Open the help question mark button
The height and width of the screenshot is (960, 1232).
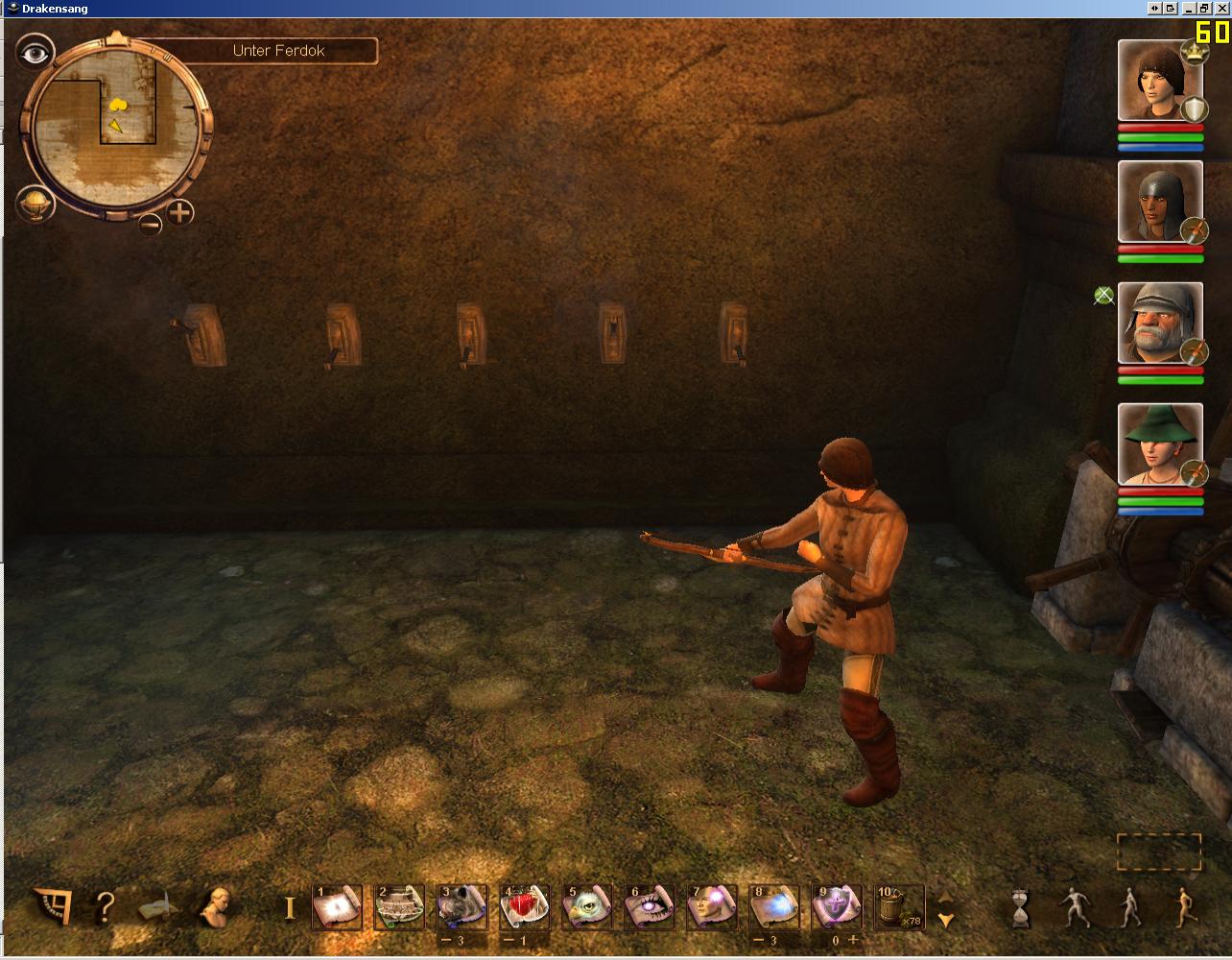pyautogui.click(x=106, y=906)
